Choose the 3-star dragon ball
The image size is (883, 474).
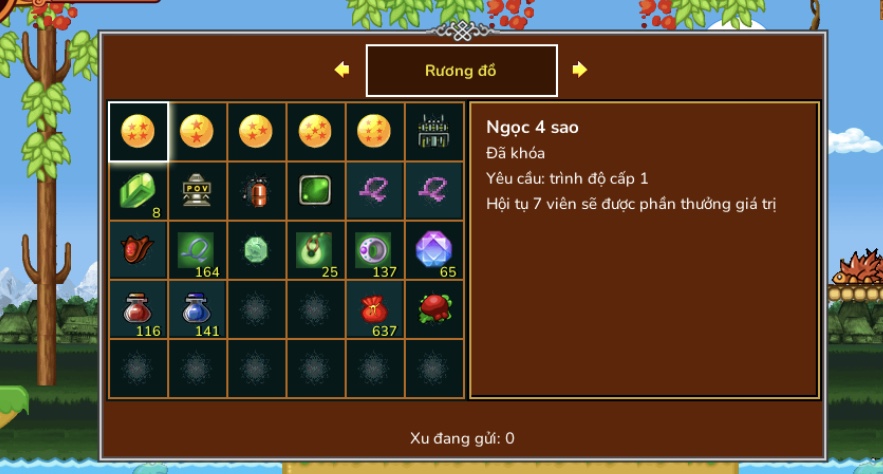tap(256, 131)
